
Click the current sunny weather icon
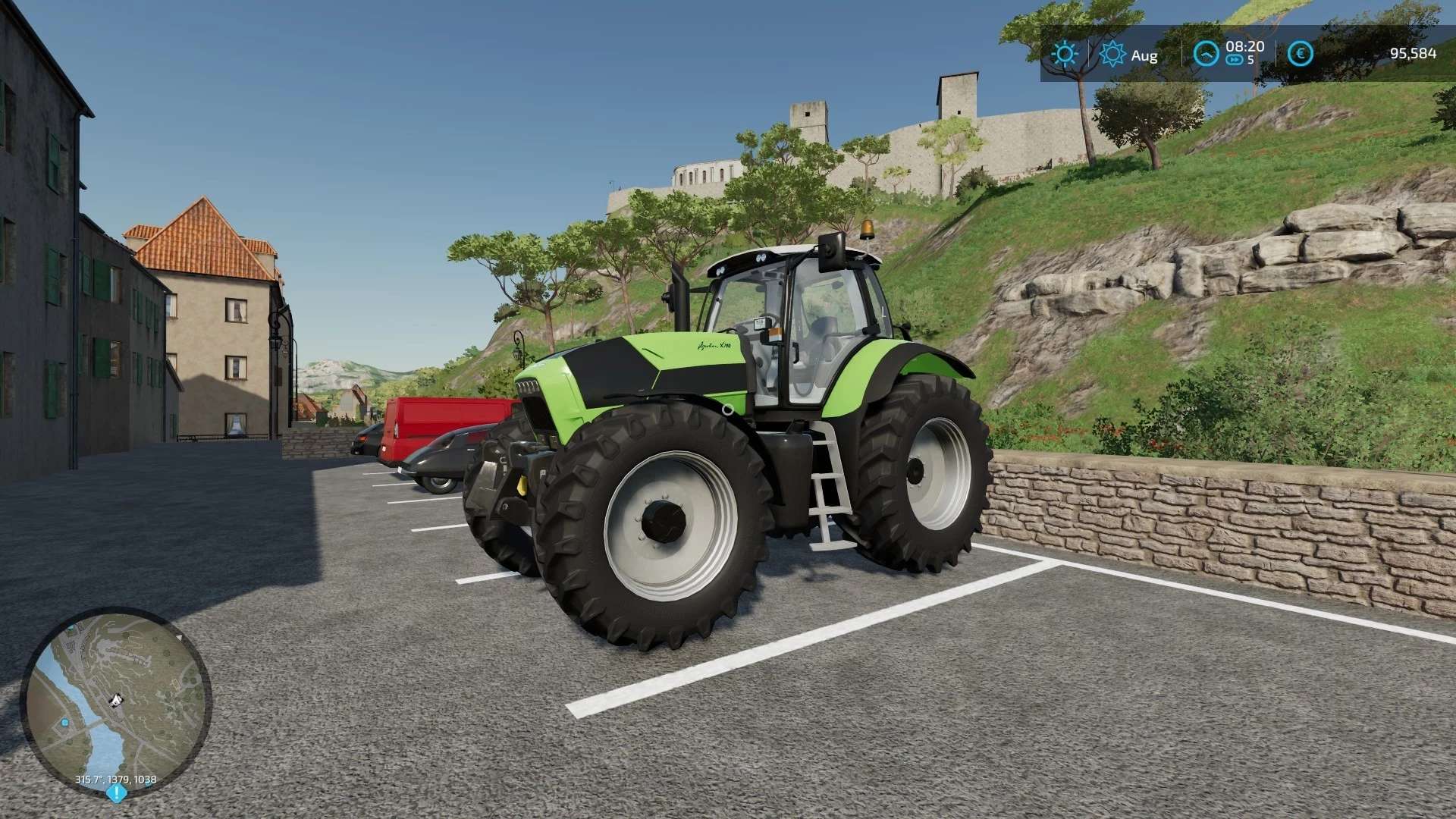1064,54
